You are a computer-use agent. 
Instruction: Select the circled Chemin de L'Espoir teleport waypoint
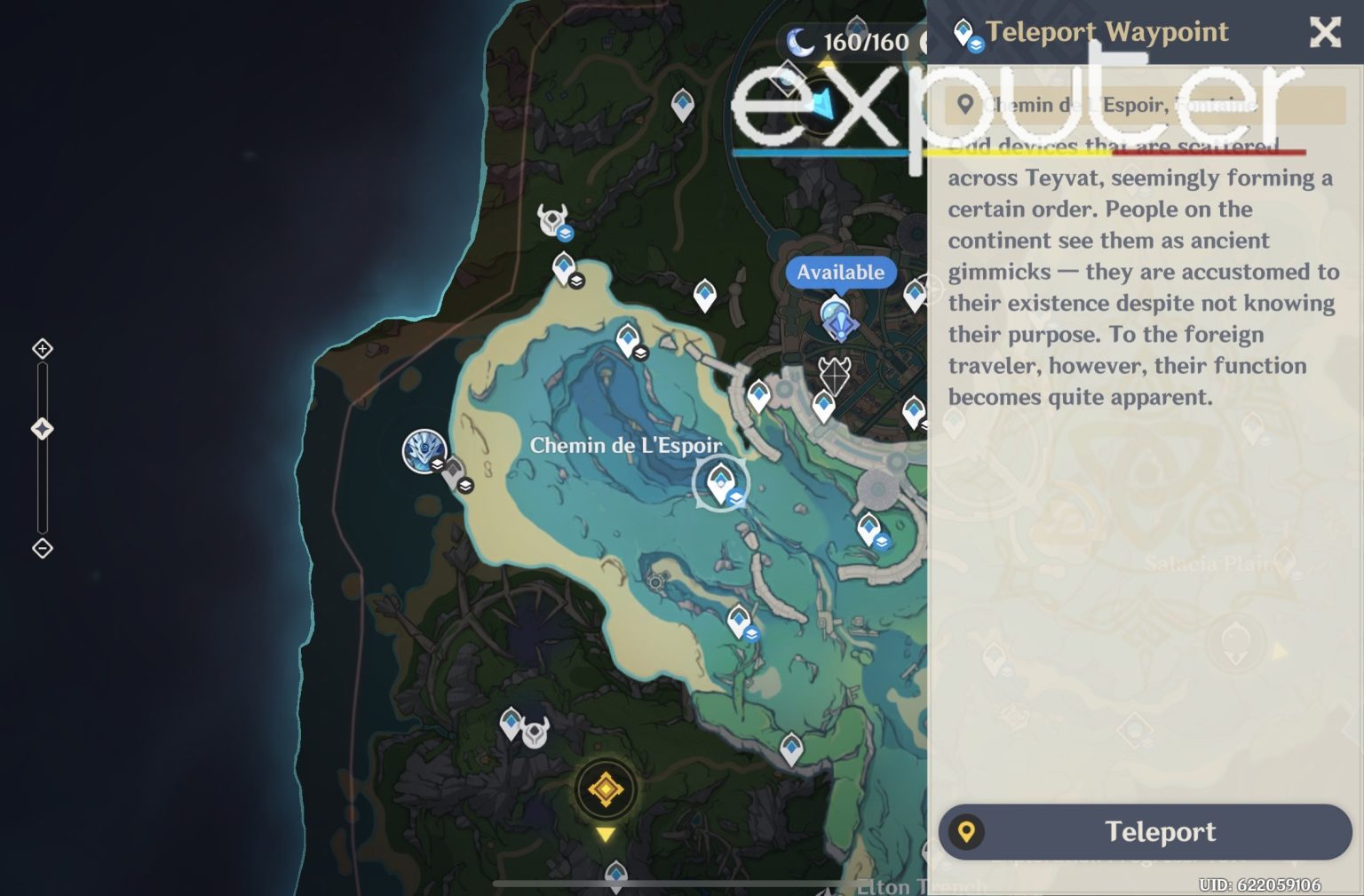coord(722,482)
